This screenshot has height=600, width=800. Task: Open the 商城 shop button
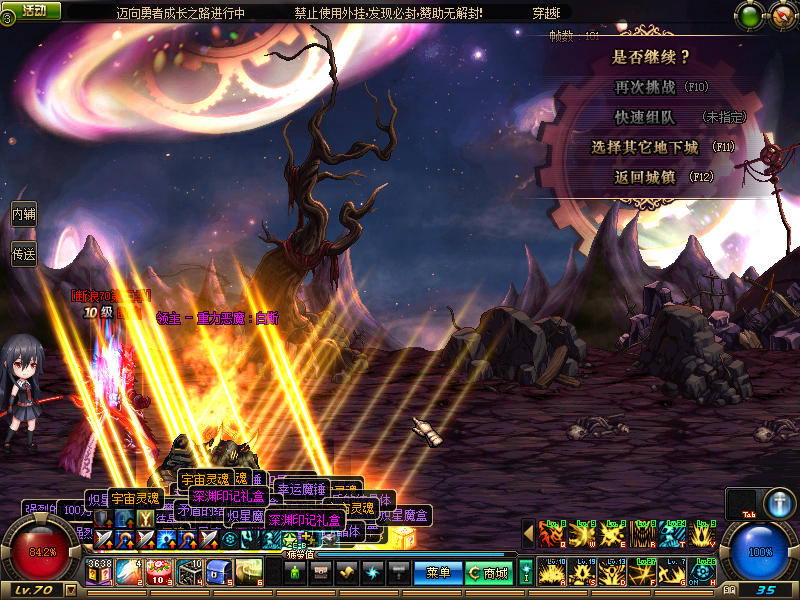point(488,573)
